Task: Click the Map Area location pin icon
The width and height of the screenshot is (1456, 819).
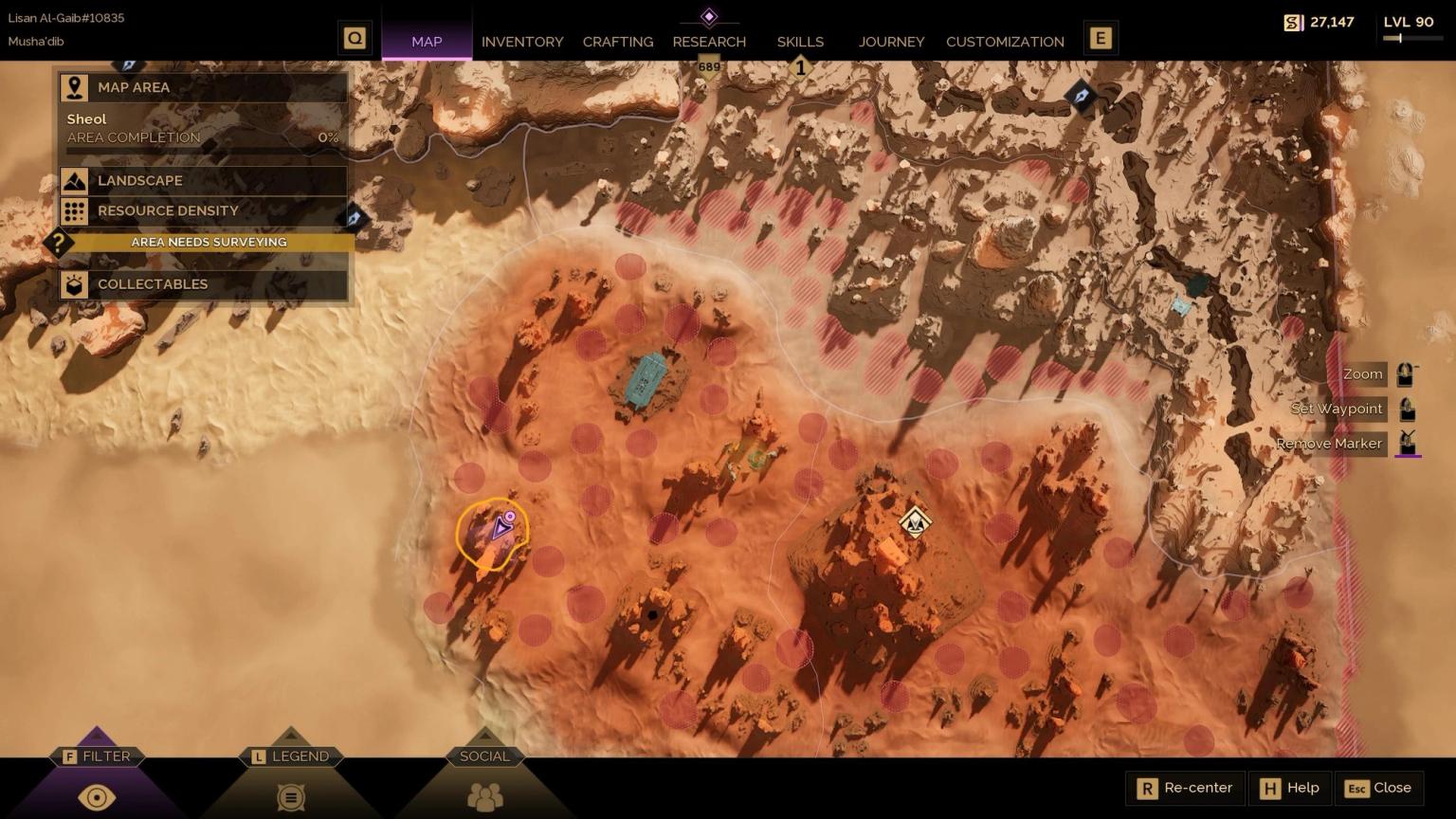Action: (74, 87)
